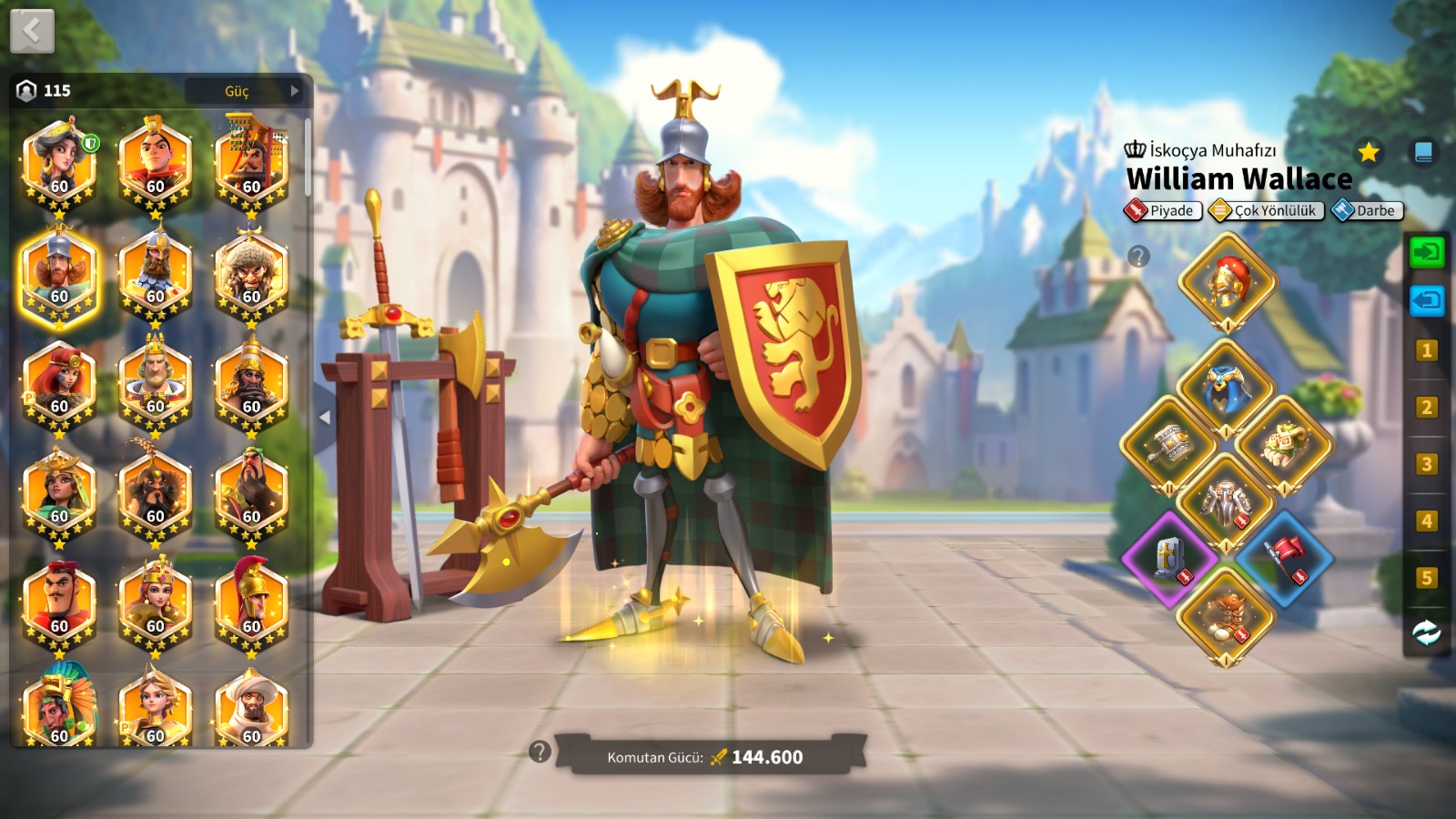1456x819 pixels.
Task: Toggle the favorite star for William Wallace
Action: click(1368, 152)
